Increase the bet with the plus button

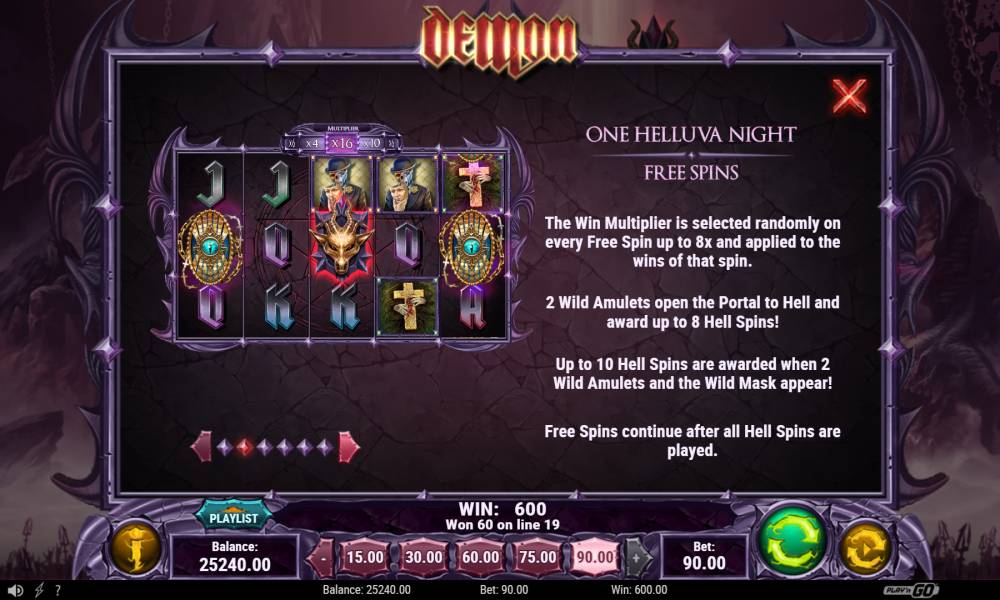coord(637,557)
